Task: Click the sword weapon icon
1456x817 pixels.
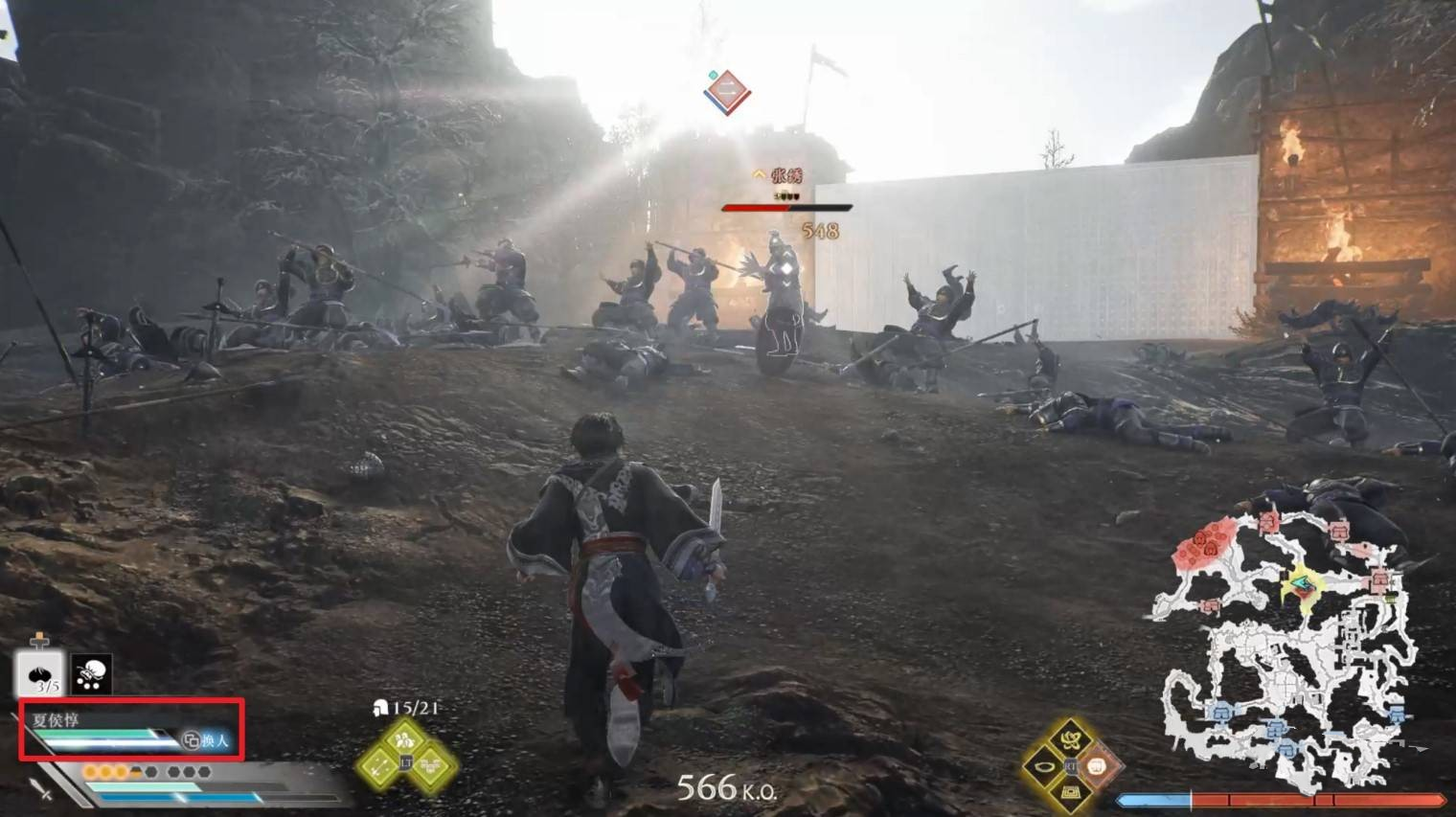Action: 40,789
